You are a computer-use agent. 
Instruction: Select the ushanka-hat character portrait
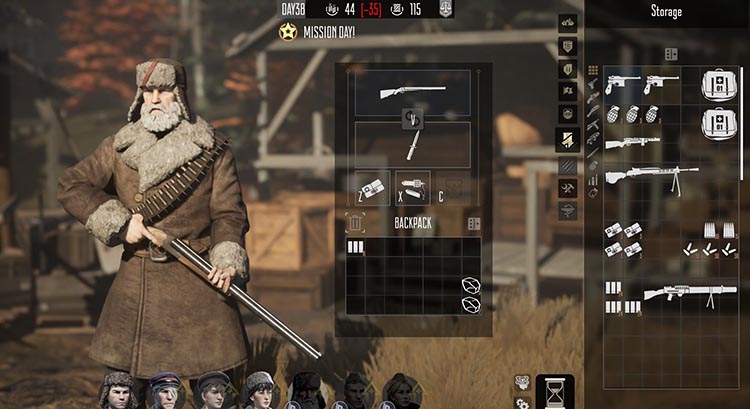click(118, 392)
